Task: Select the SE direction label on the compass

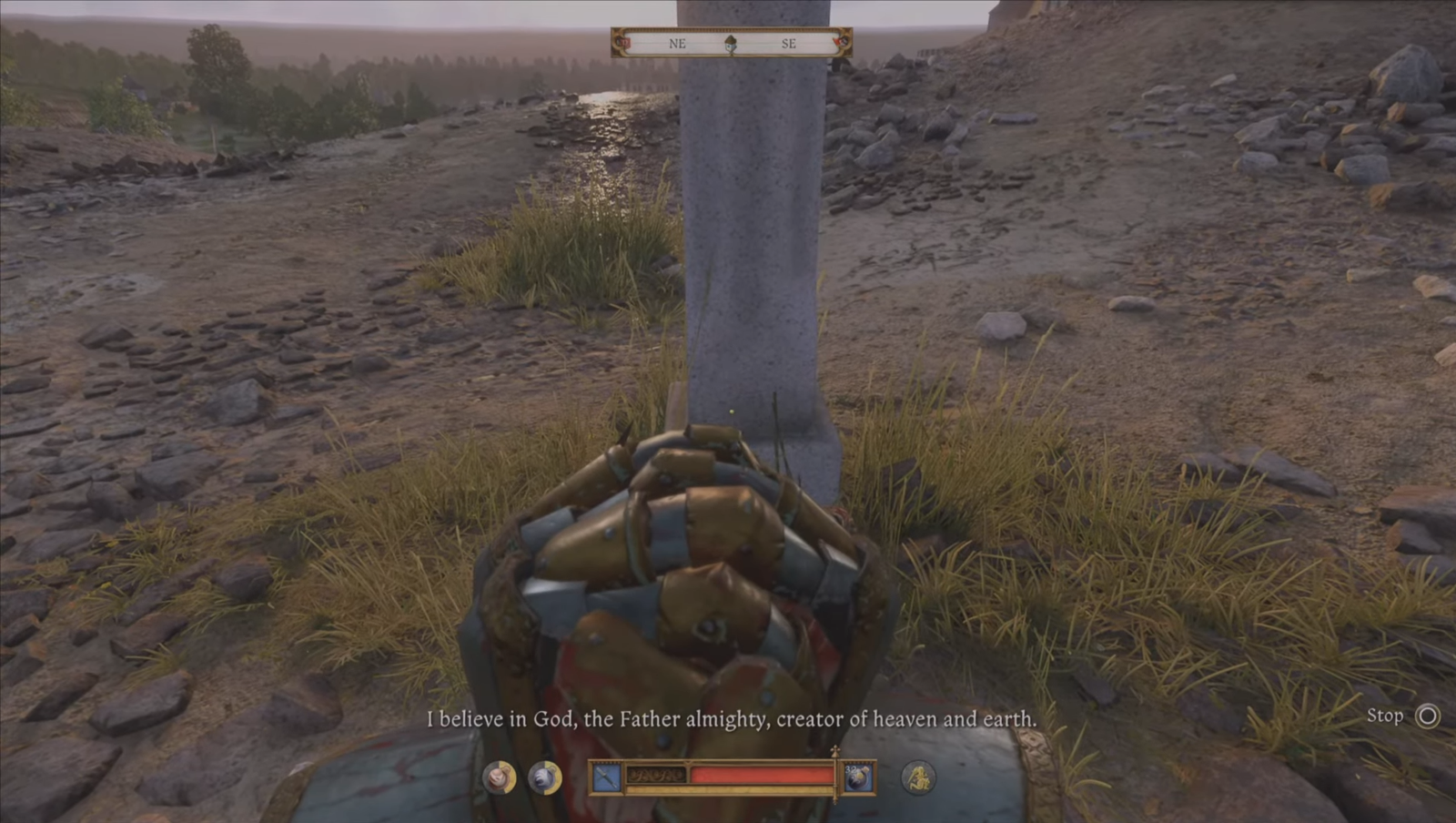Action: pyautogui.click(x=790, y=43)
